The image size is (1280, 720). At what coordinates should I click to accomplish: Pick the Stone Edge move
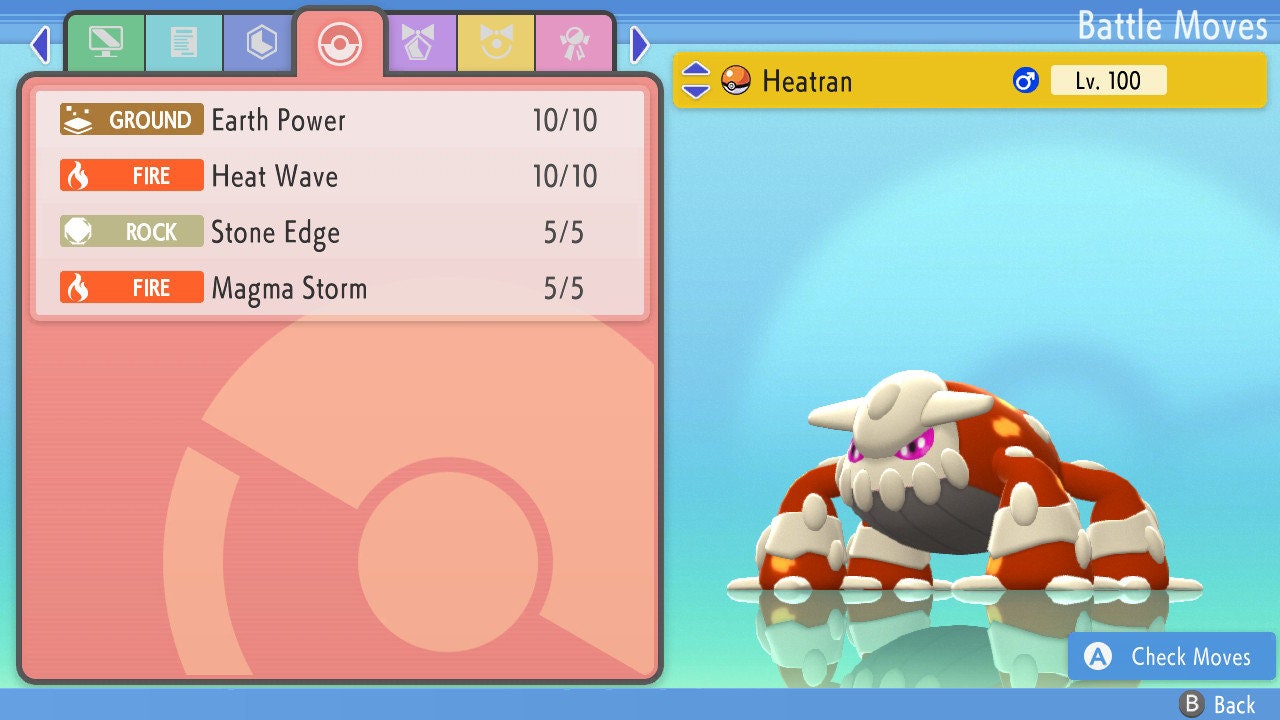340,232
